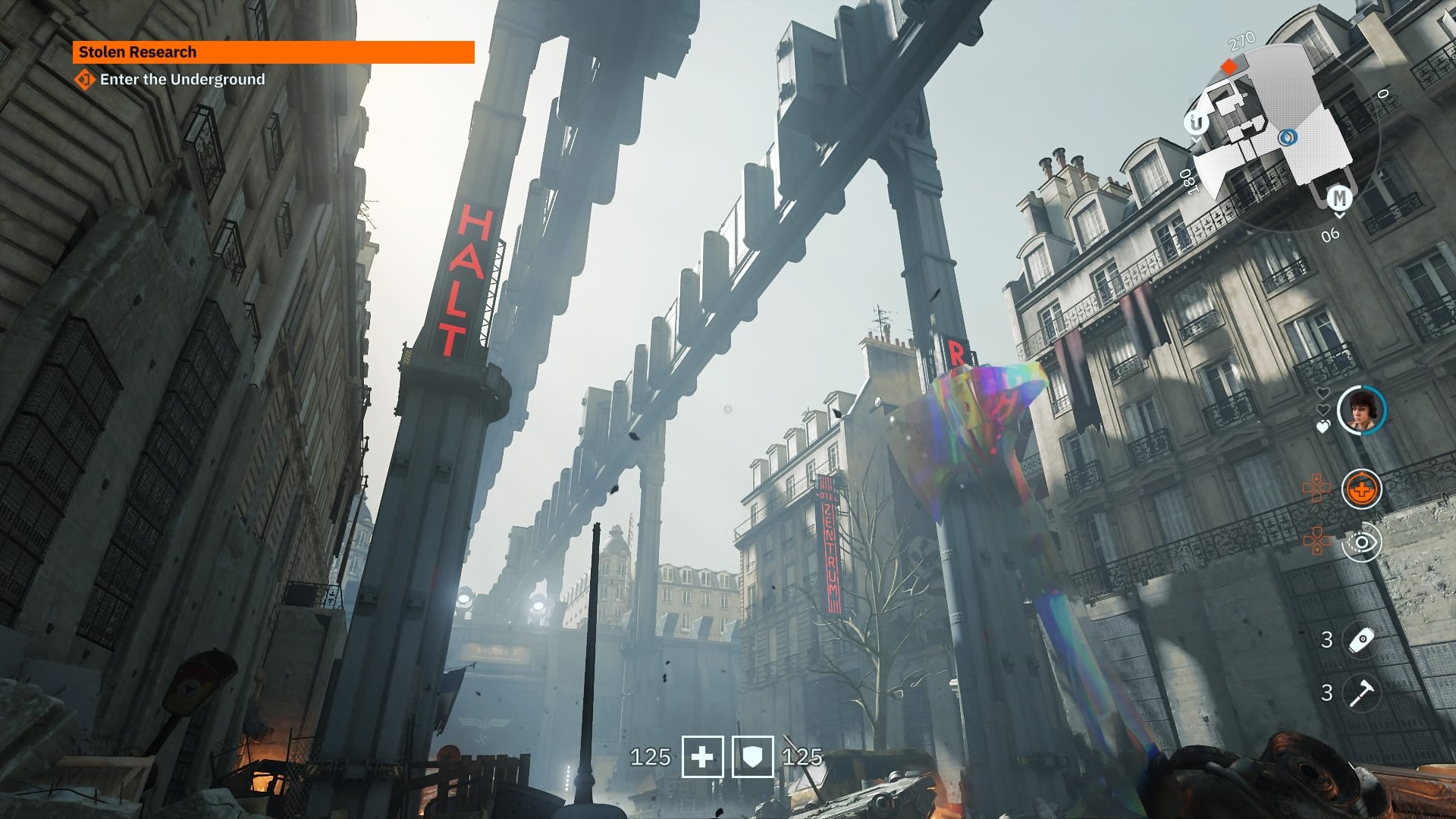Click the armor shield icon
Screen dimensions: 1456x819
[x=752, y=757]
